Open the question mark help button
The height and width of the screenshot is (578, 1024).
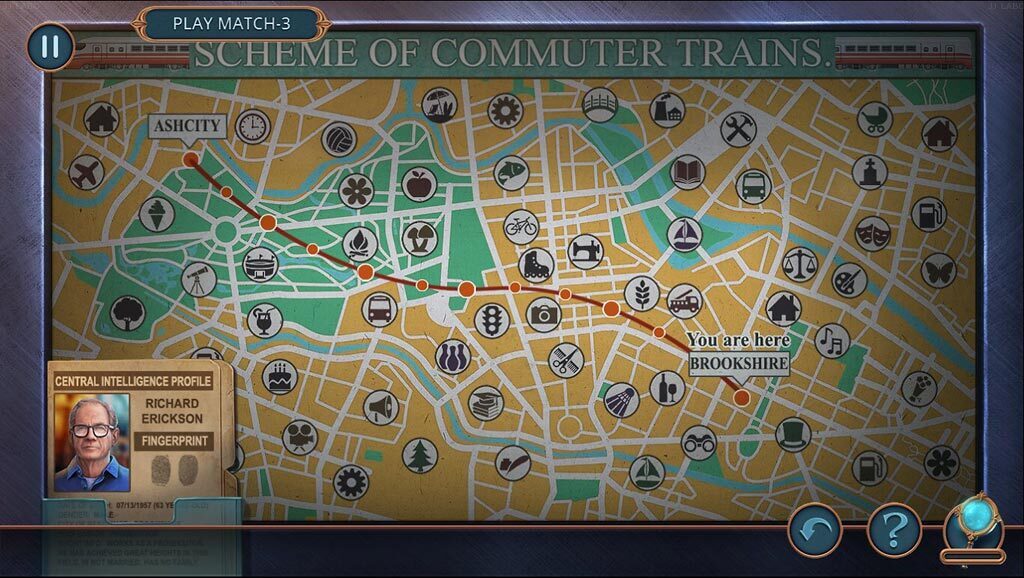point(893,529)
